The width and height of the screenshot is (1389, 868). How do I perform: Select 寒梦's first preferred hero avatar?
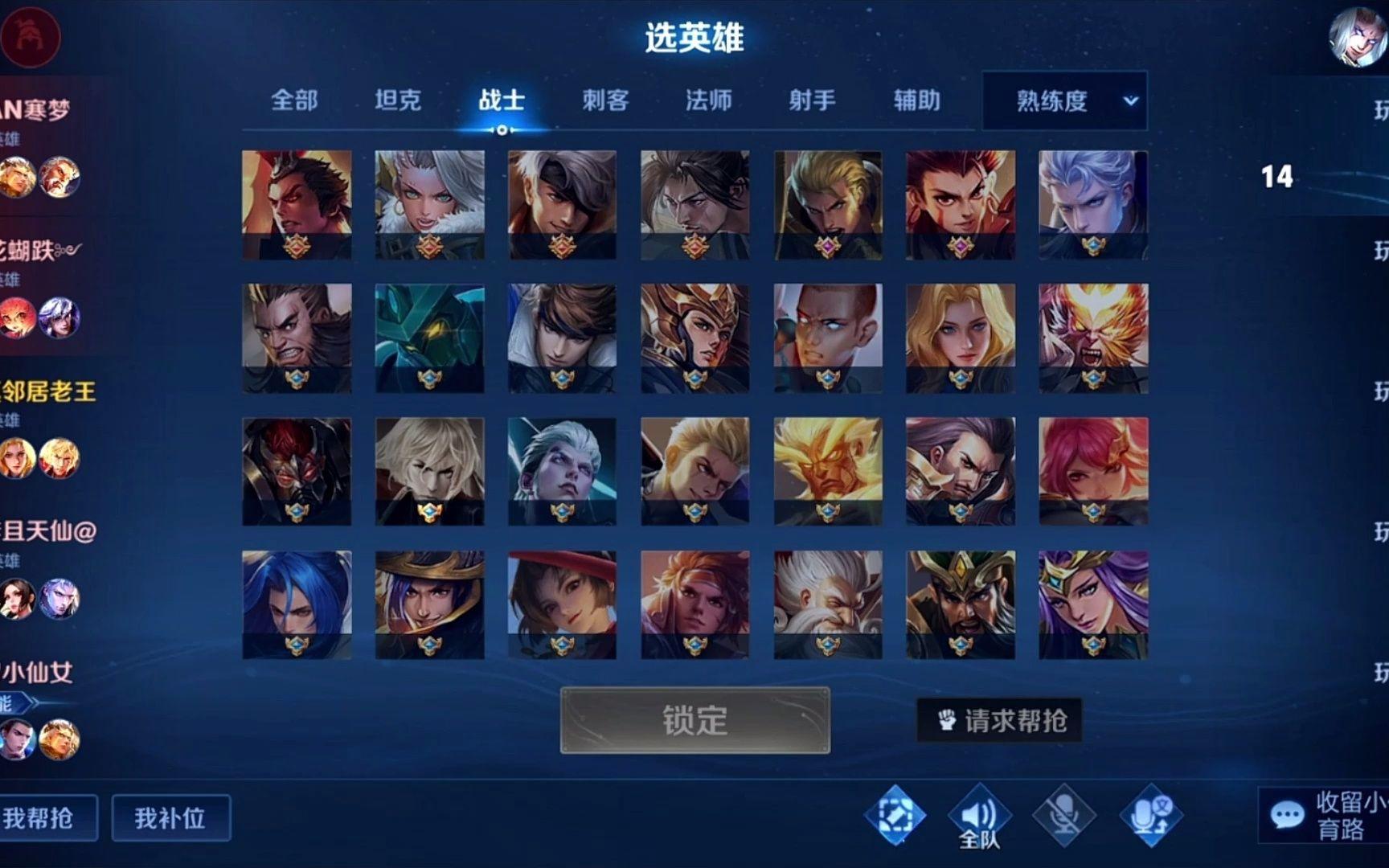coord(18,178)
